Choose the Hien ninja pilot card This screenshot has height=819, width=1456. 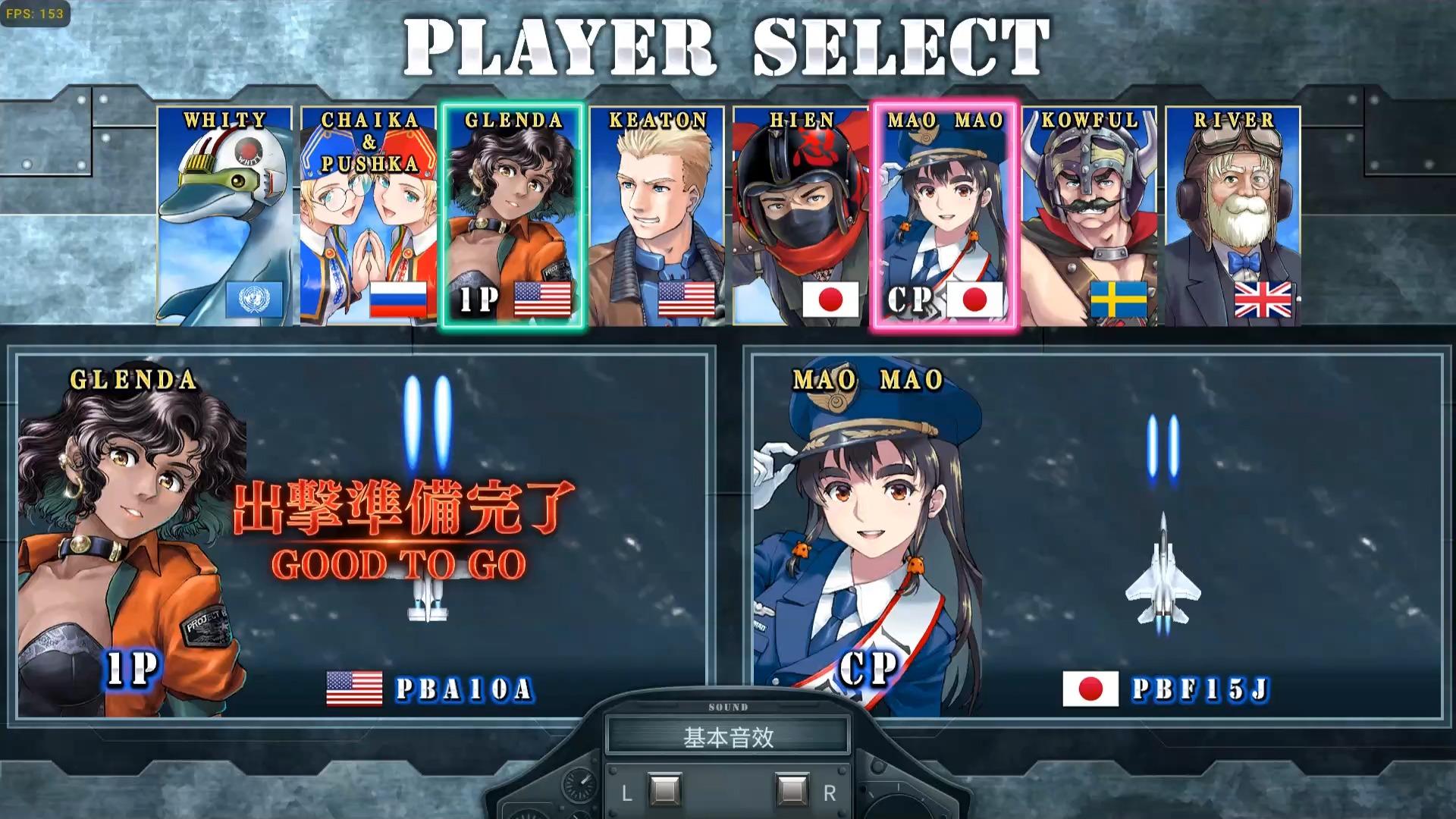click(x=801, y=216)
